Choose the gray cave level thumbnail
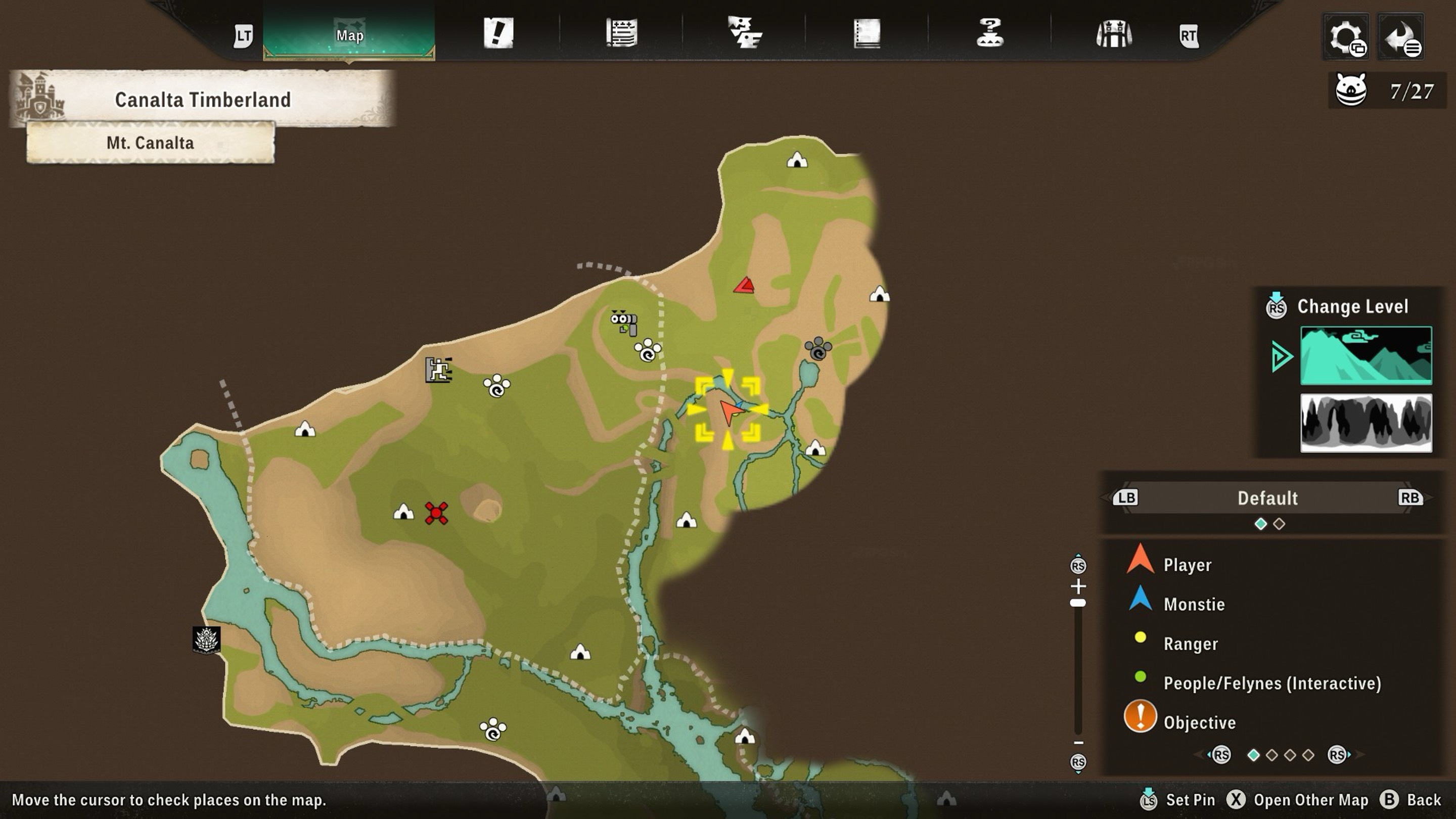 1366,423
